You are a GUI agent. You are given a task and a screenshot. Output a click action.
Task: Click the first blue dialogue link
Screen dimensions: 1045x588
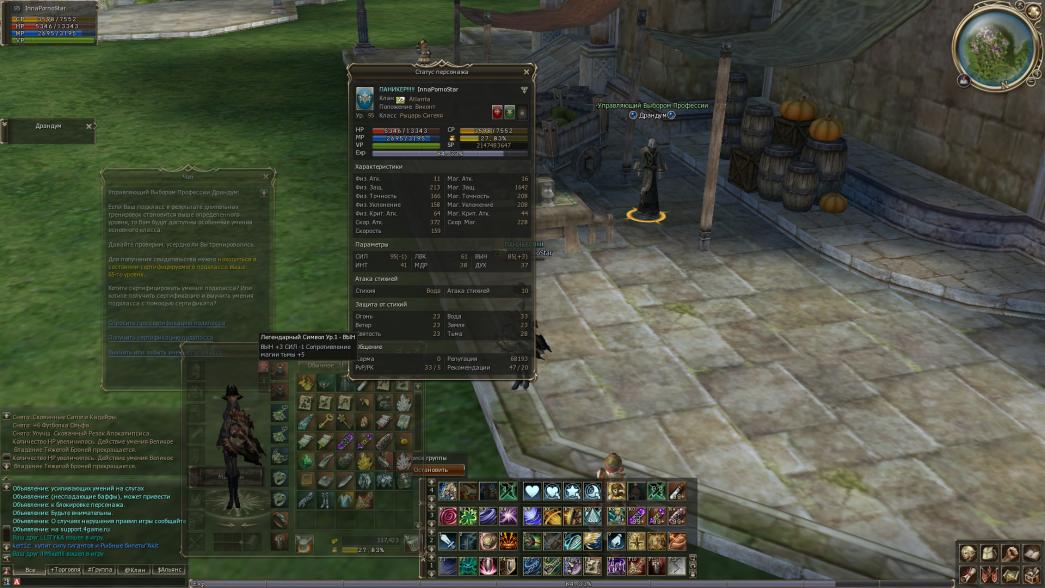pos(167,323)
